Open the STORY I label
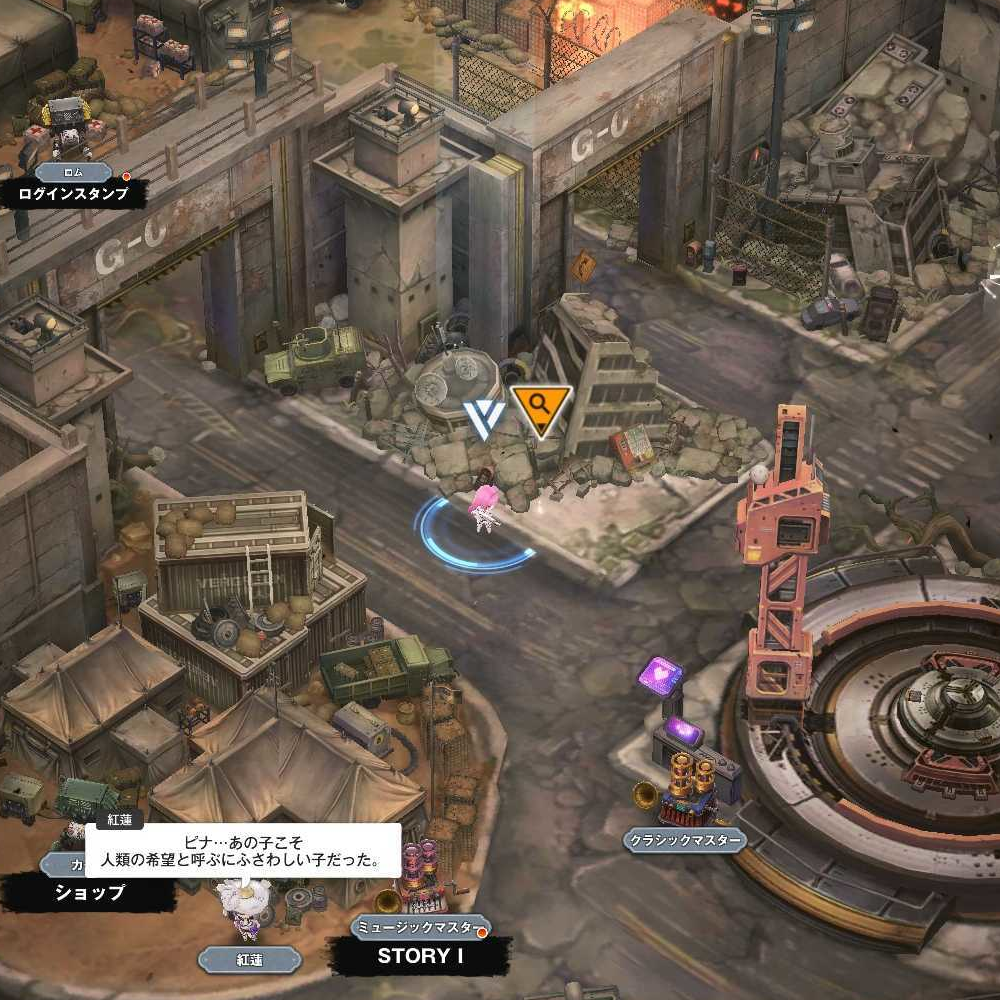 point(420,956)
